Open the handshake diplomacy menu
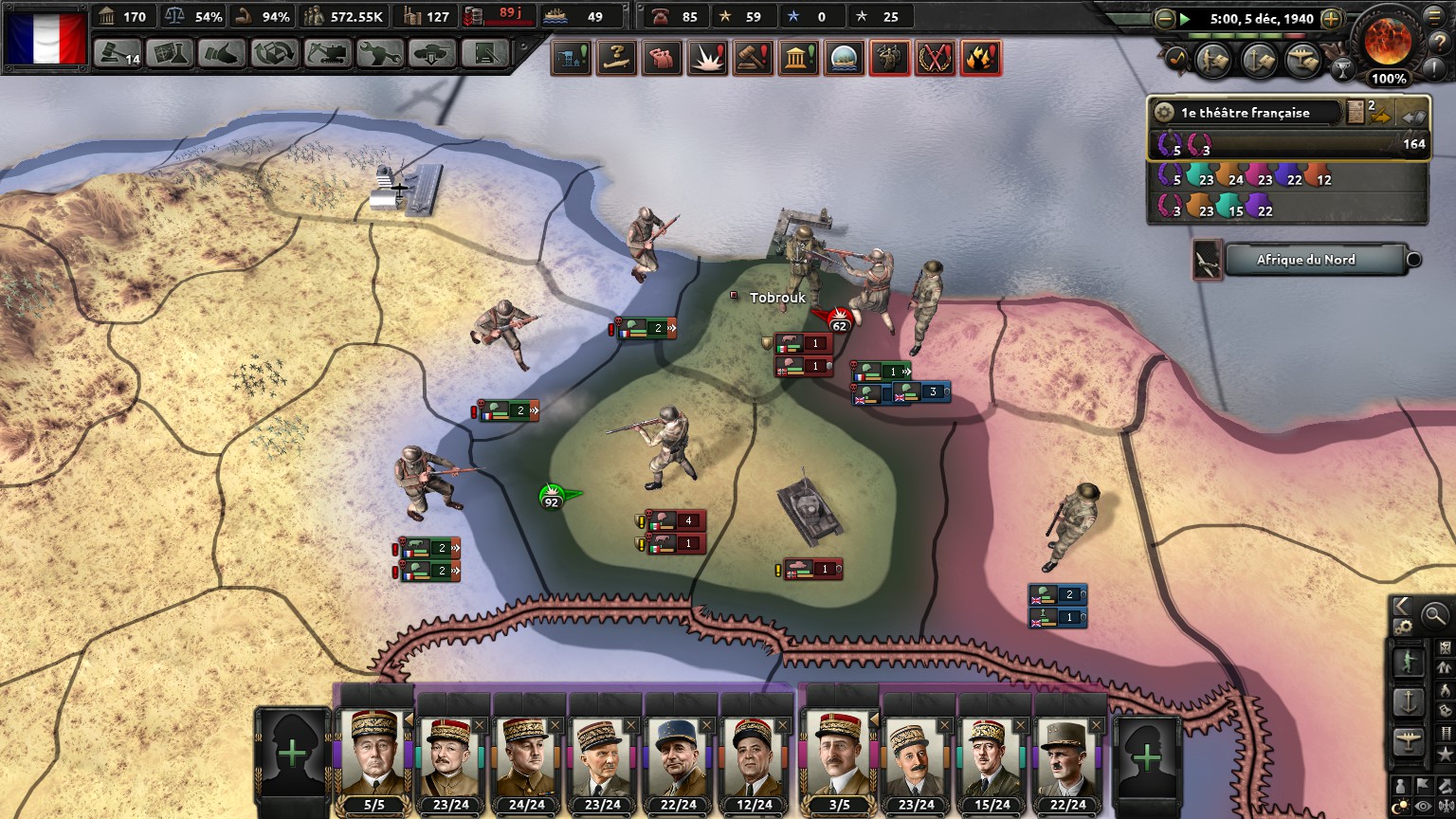The image size is (1456, 819). coord(222,53)
